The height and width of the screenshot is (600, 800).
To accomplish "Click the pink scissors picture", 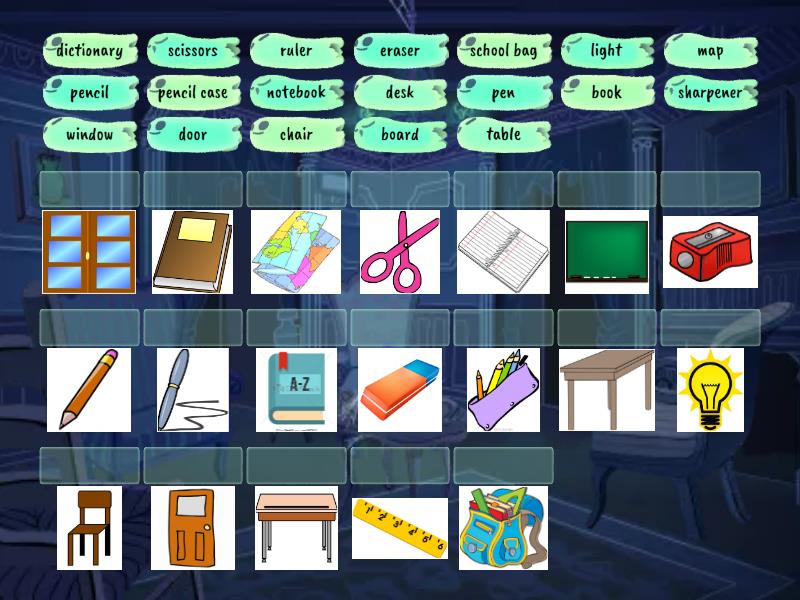I will [x=399, y=251].
